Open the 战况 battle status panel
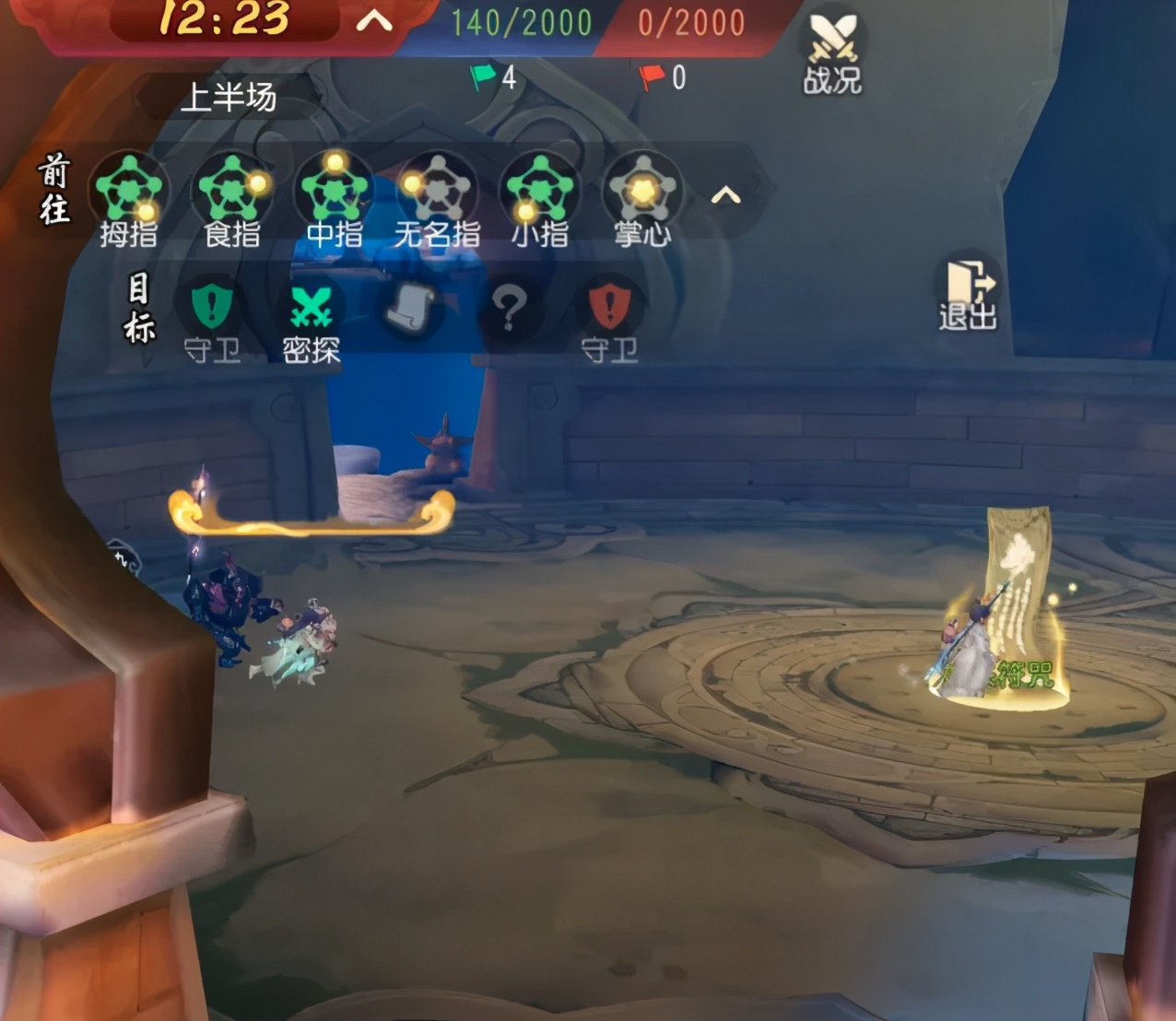The height and width of the screenshot is (1021, 1176). [832, 53]
